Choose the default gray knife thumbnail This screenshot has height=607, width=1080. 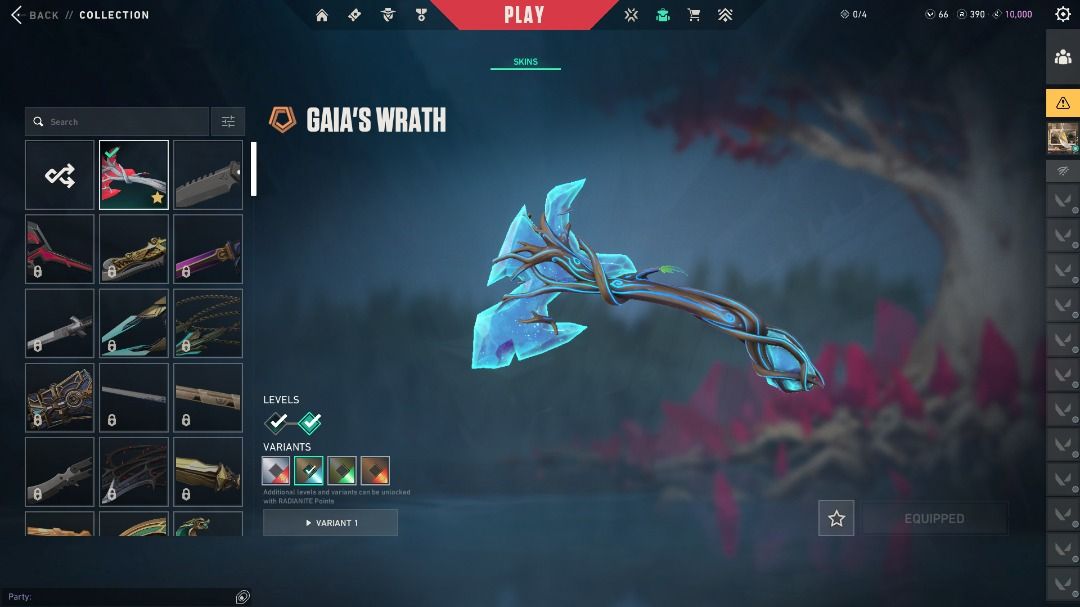tap(208, 175)
